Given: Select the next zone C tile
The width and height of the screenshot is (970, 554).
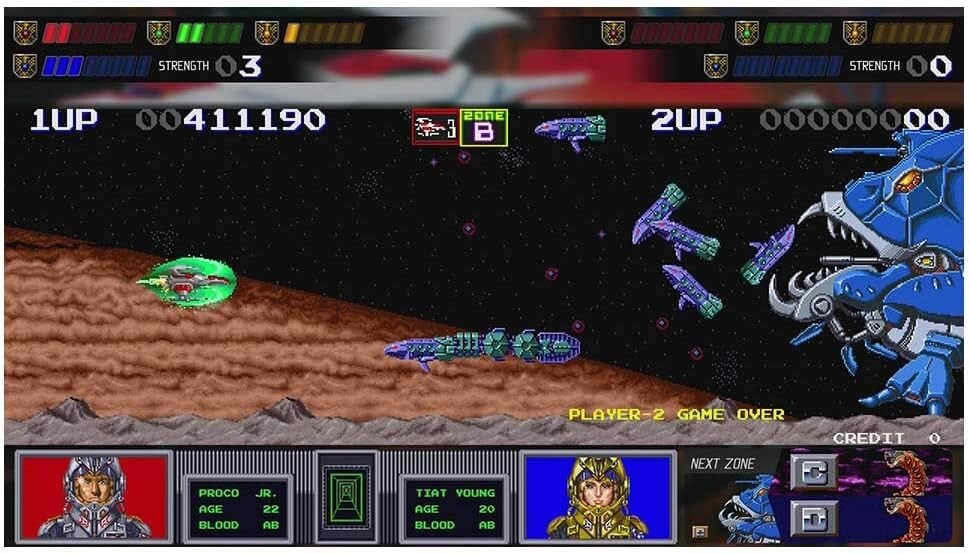Looking at the screenshot, I should [813, 471].
